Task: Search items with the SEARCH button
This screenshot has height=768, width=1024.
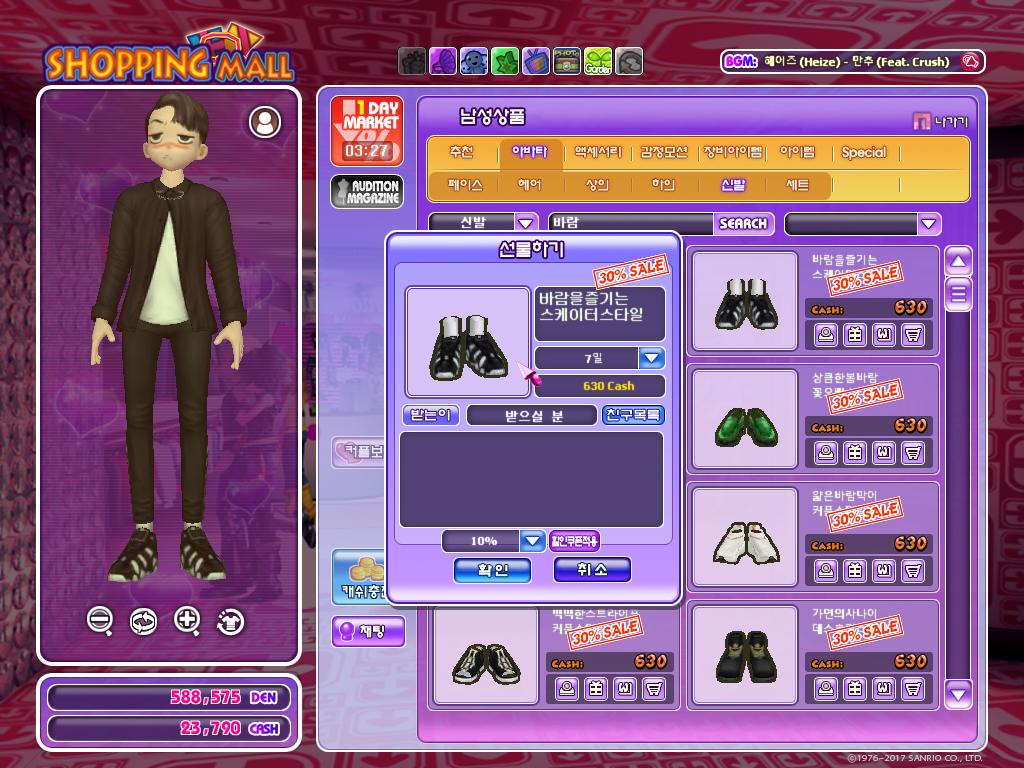Action: tap(742, 223)
